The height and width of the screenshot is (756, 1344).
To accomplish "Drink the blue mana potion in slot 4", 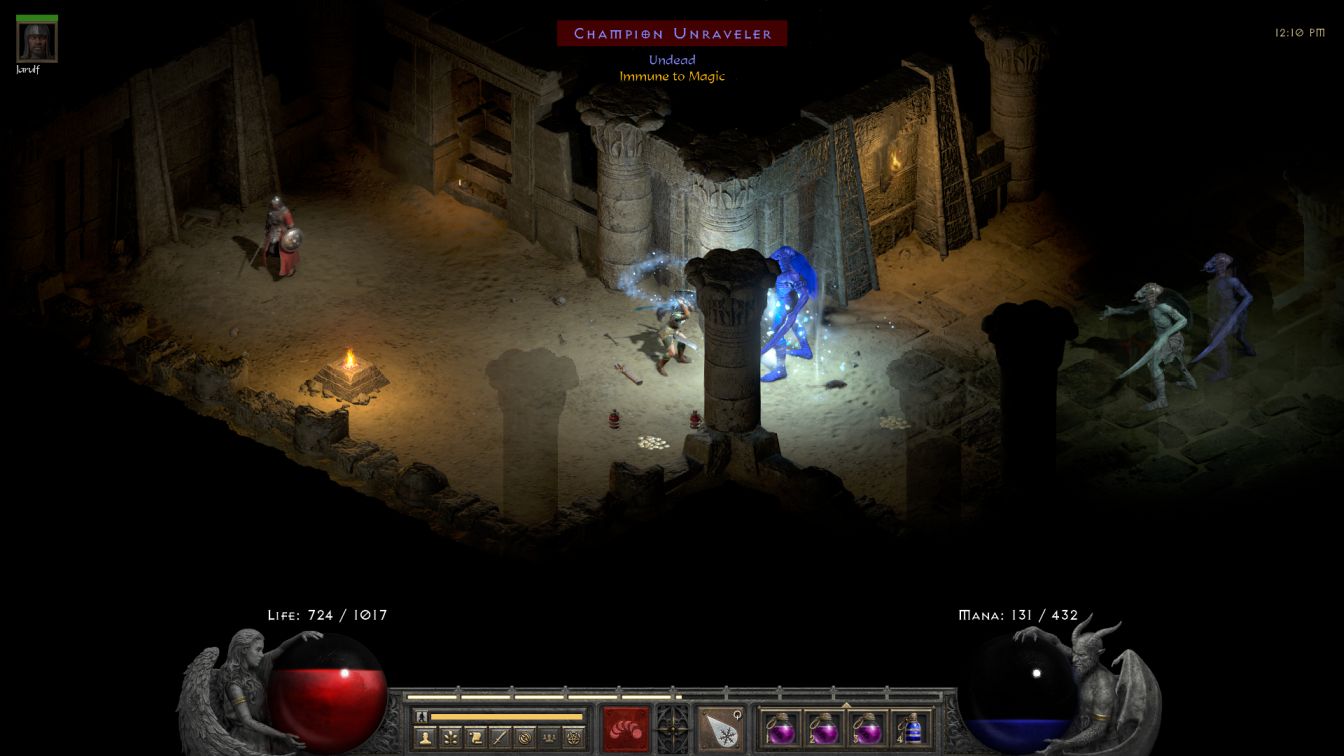I will pyautogui.click(x=910, y=728).
